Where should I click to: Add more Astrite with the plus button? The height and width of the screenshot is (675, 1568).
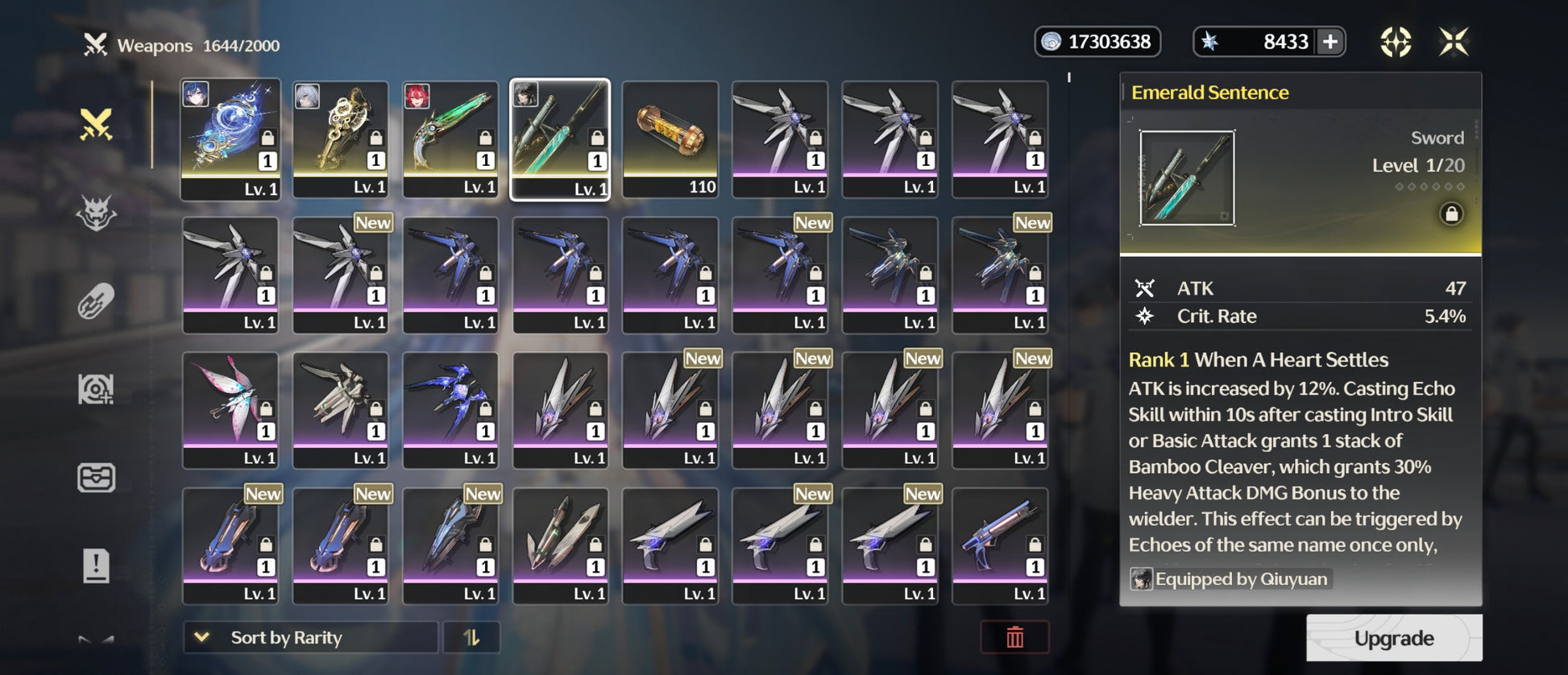pos(1330,42)
